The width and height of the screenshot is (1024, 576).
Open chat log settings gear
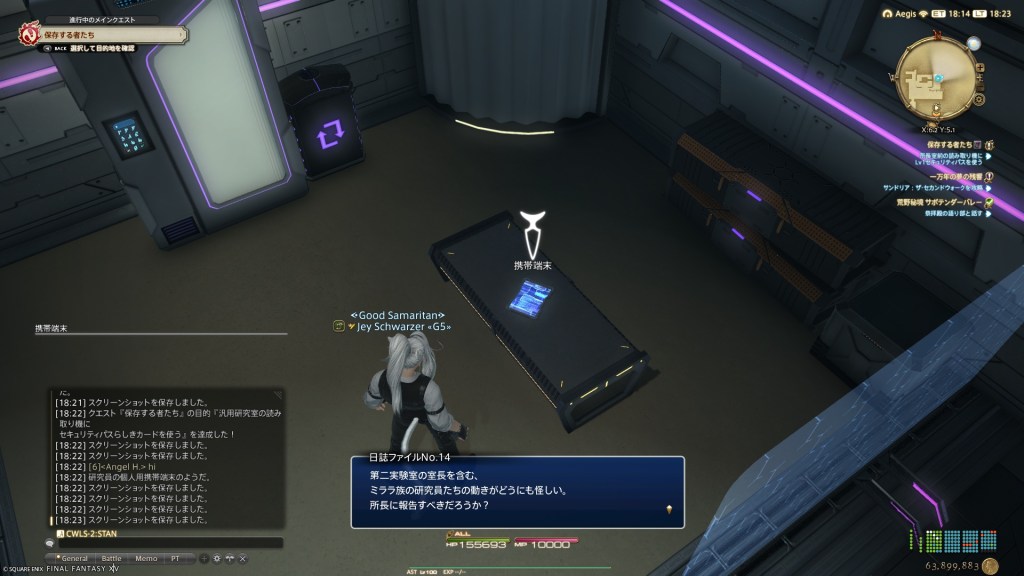coord(216,557)
